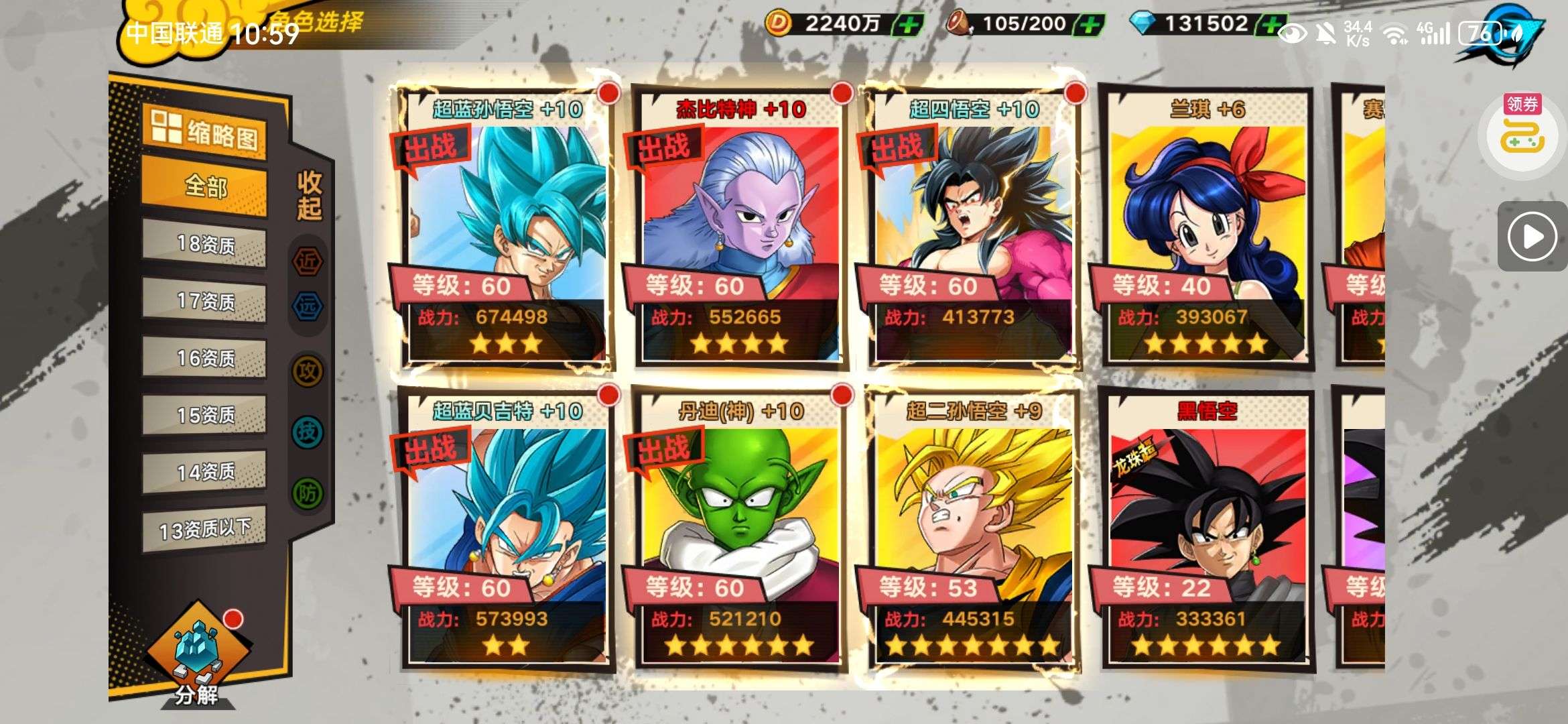The image size is (1568, 724).
Task: Filter by 15资质
Action: [204, 415]
